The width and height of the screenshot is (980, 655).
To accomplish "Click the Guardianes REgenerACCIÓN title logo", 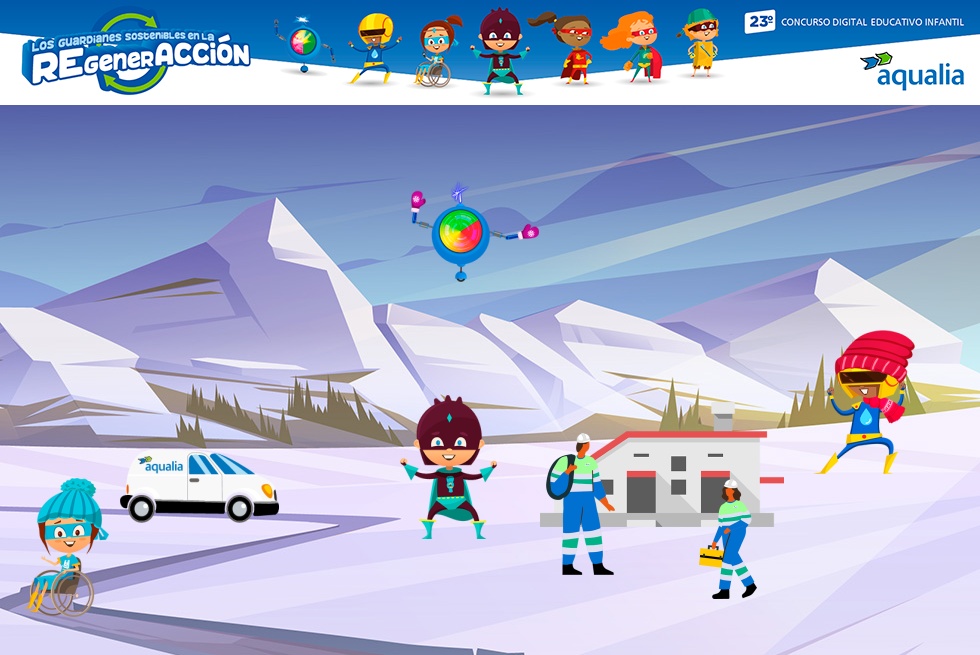I will 137,55.
